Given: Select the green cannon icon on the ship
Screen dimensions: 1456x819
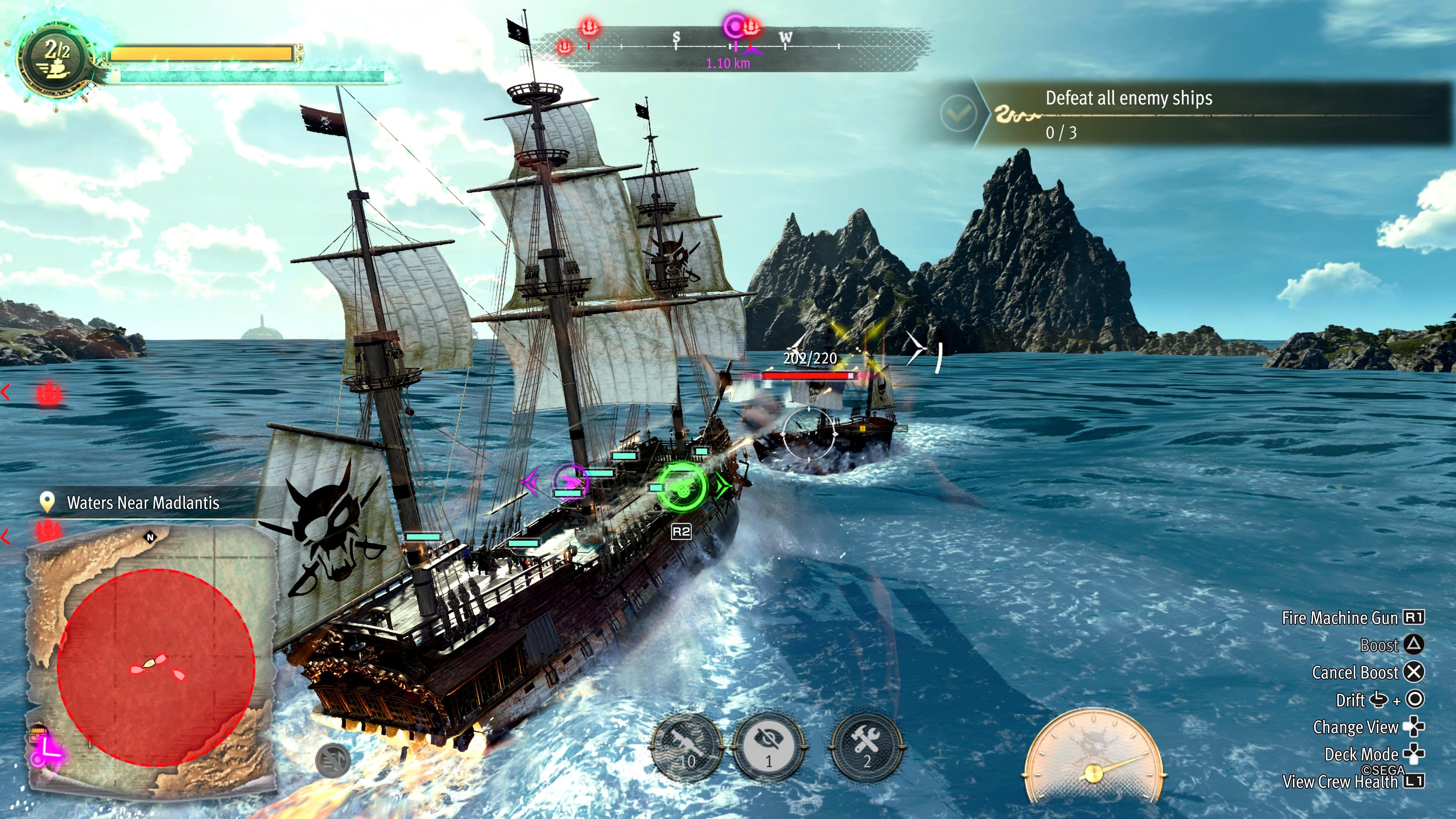Looking at the screenshot, I should click(681, 487).
